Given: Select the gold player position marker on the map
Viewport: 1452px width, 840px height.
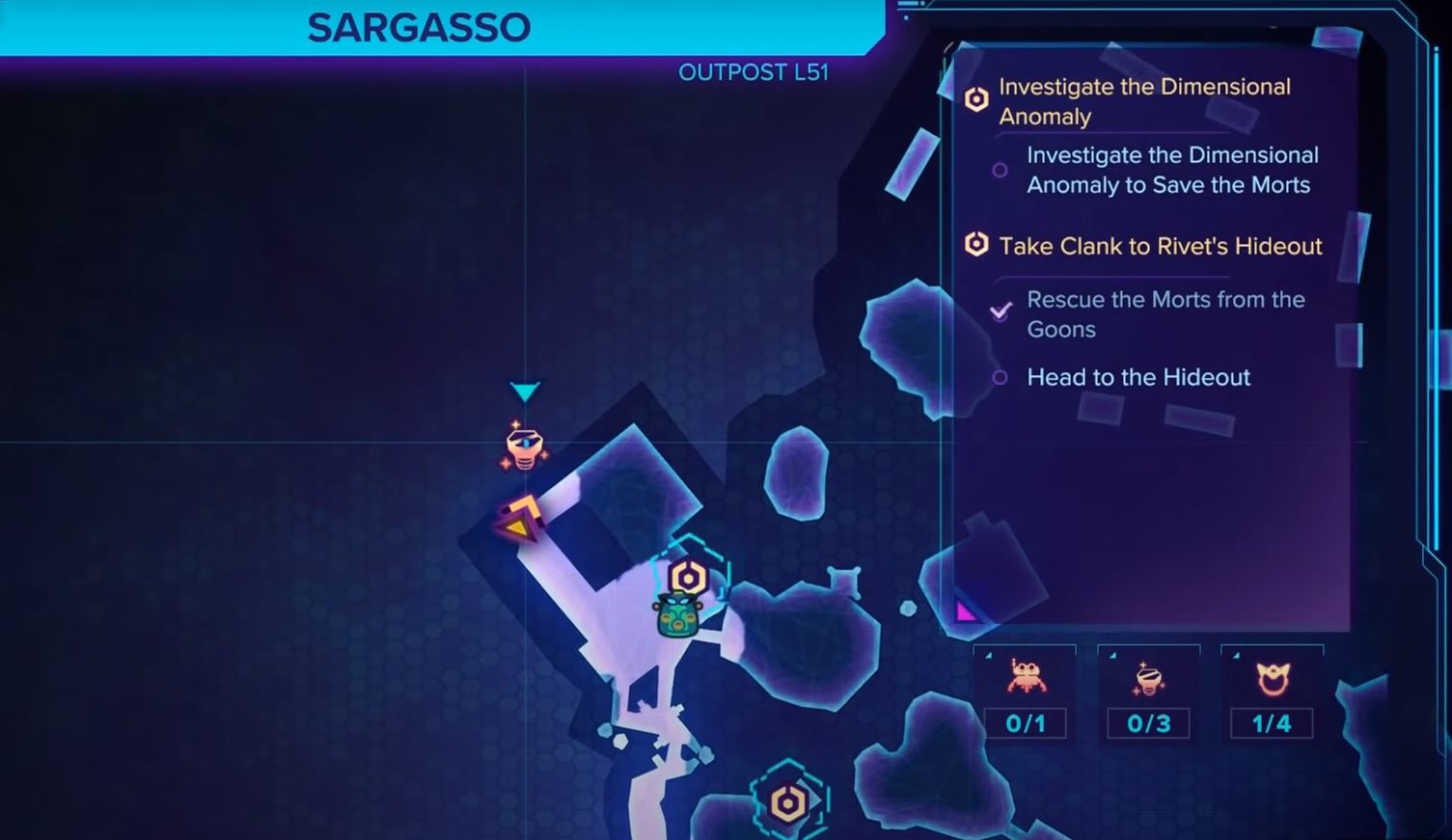Looking at the screenshot, I should (x=521, y=516).
